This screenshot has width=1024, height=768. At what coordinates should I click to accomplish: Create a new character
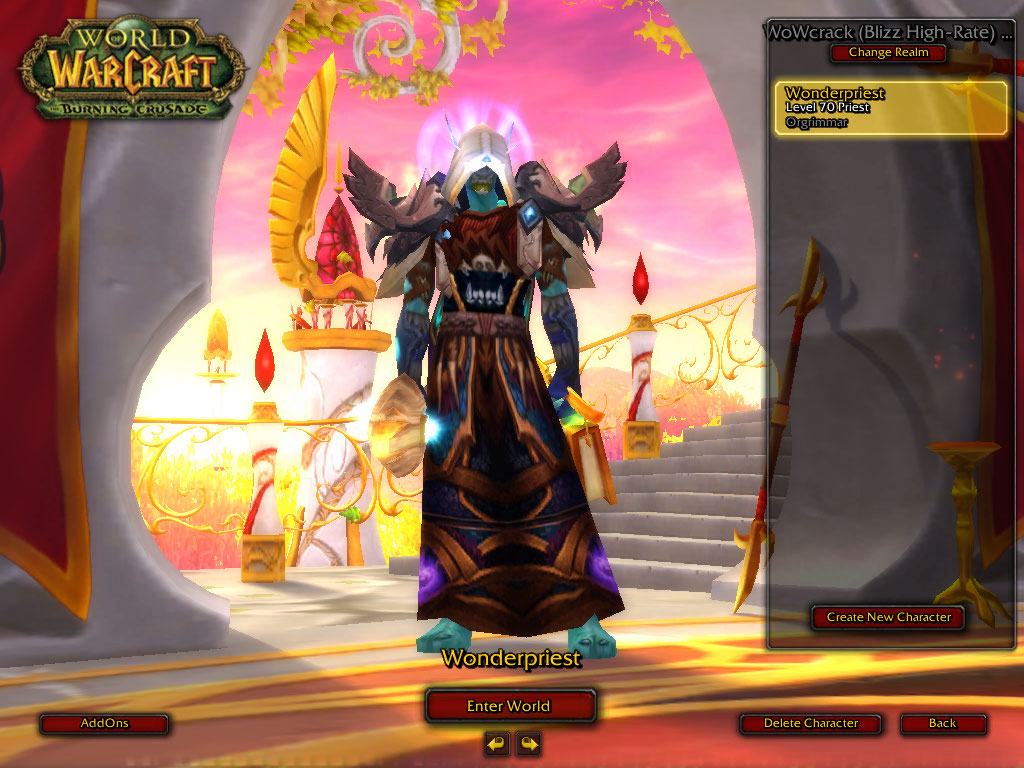[x=888, y=617]
